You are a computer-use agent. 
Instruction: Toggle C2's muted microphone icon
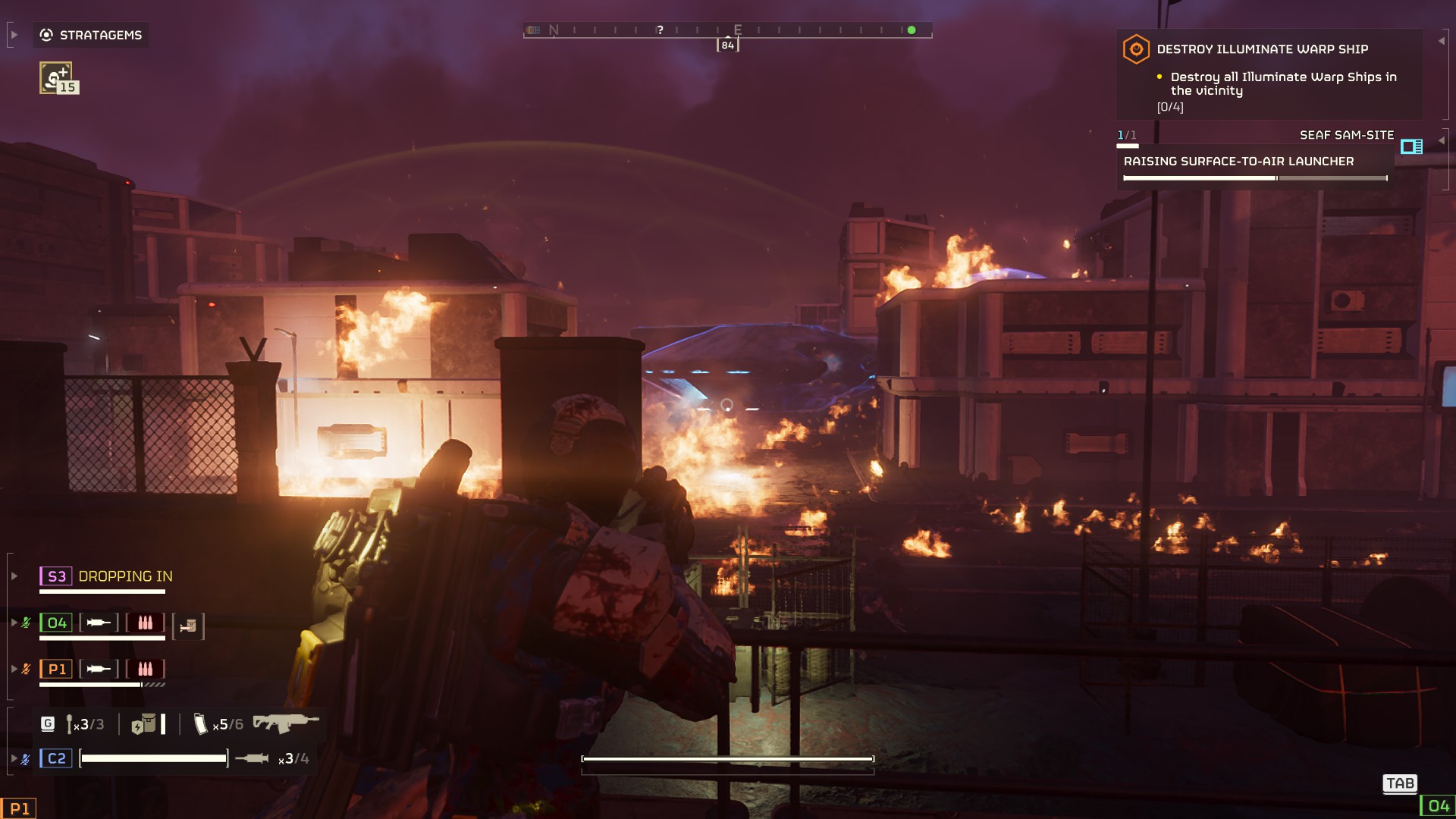coord(26,757)
